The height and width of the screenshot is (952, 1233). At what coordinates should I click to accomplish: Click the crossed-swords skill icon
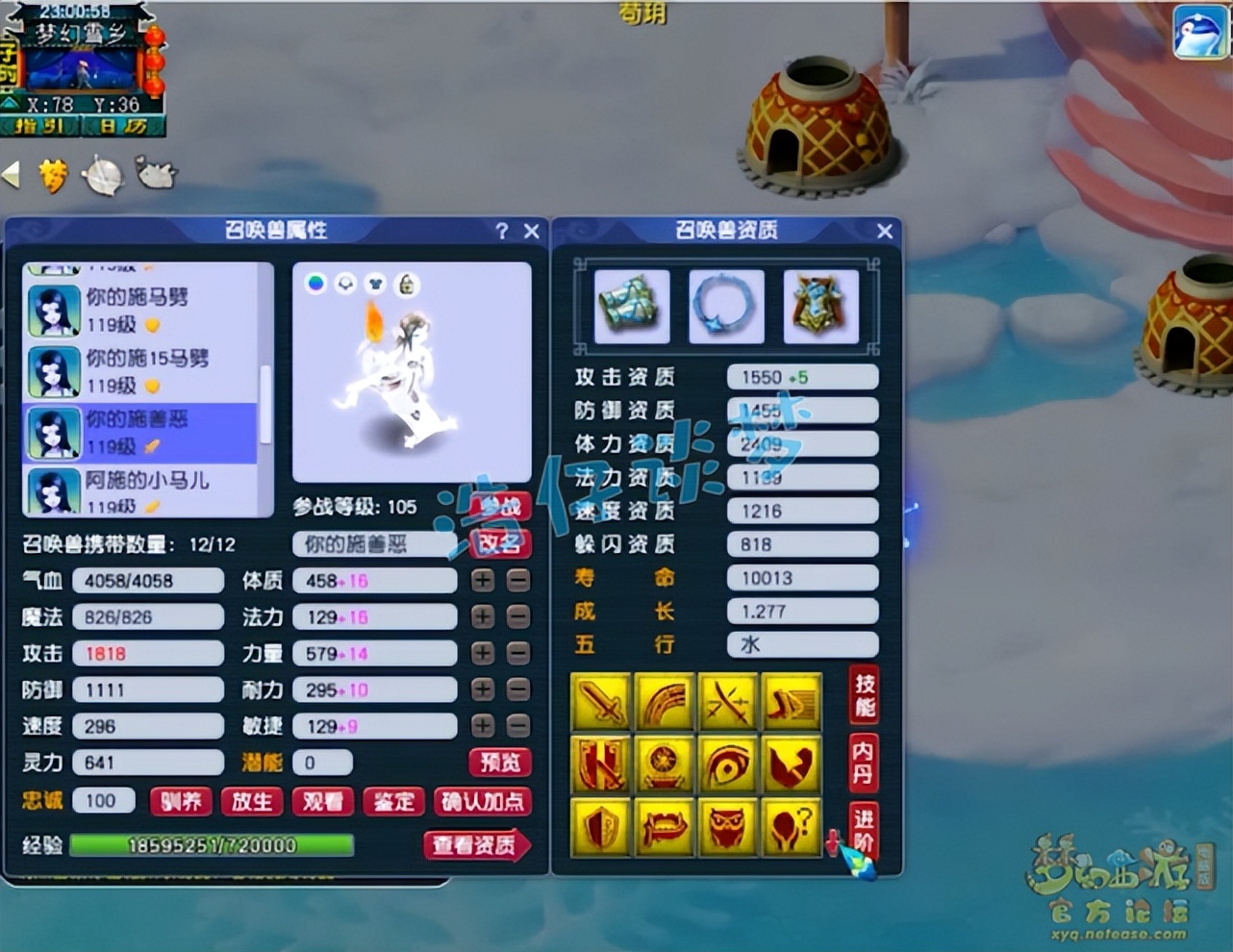728,702
